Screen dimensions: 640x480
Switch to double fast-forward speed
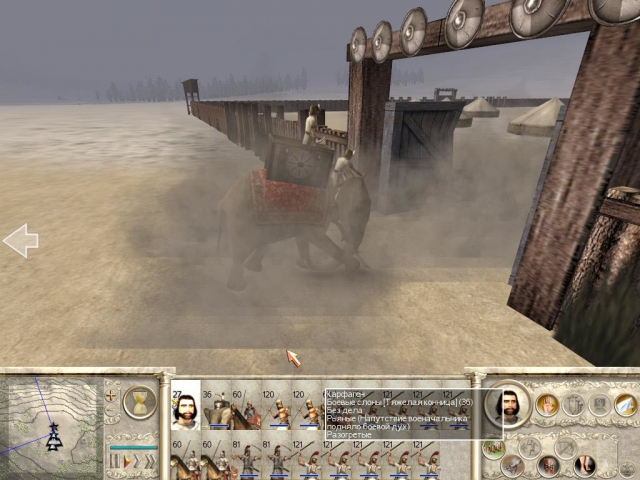[139, 462]
